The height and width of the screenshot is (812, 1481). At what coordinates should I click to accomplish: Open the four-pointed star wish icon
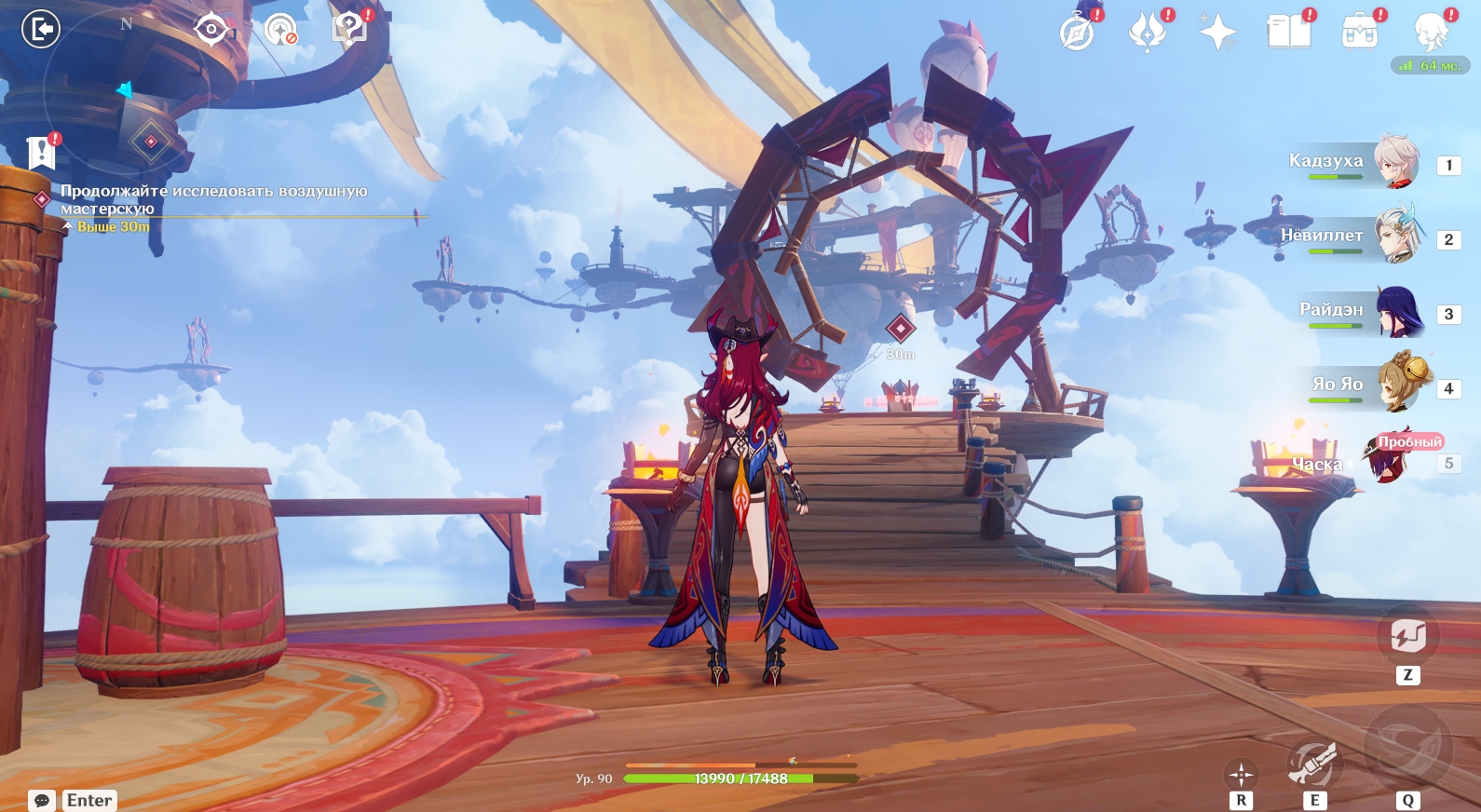(x=1217, y=33)
